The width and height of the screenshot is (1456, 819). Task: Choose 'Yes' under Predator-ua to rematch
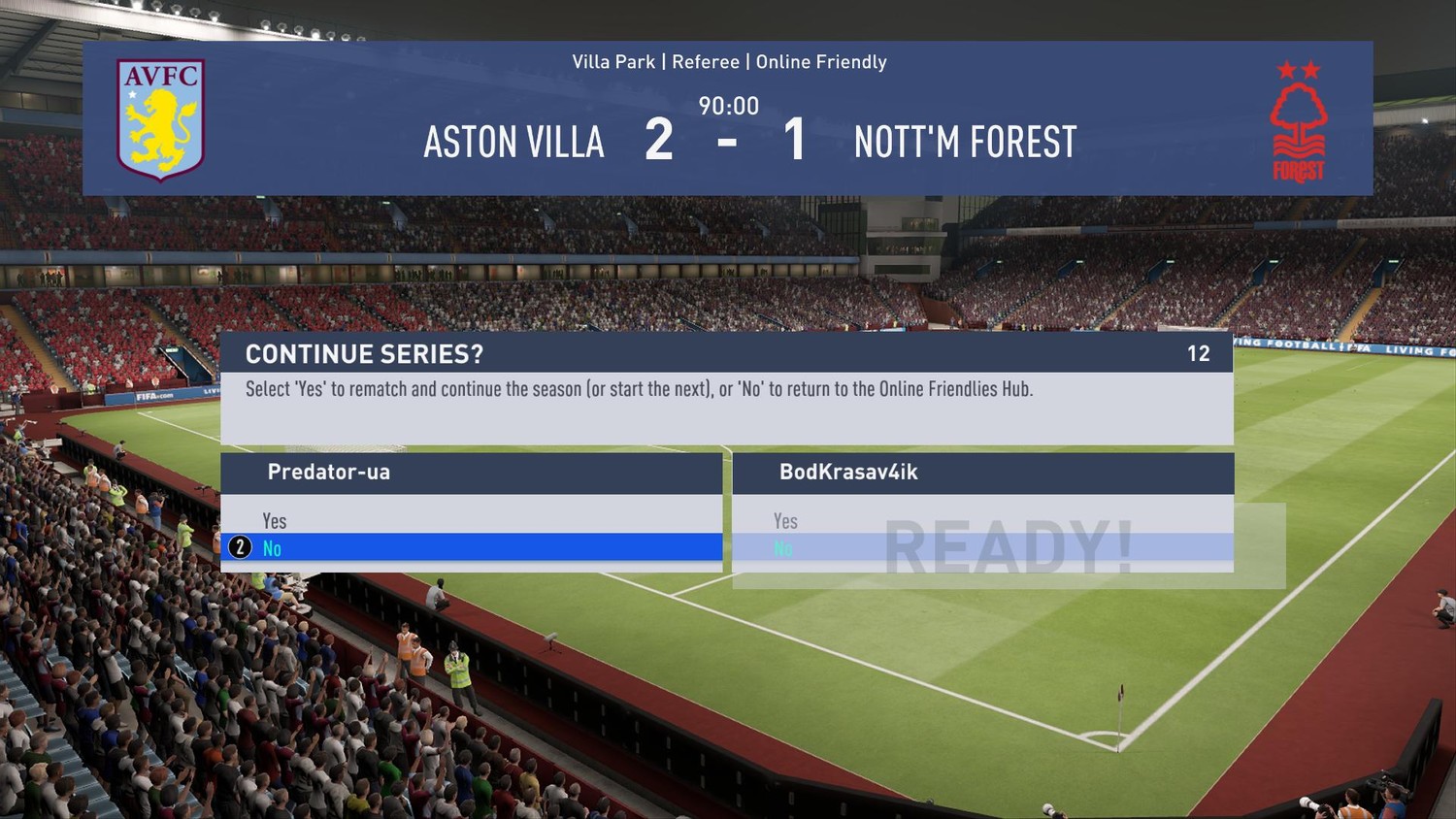275,521
